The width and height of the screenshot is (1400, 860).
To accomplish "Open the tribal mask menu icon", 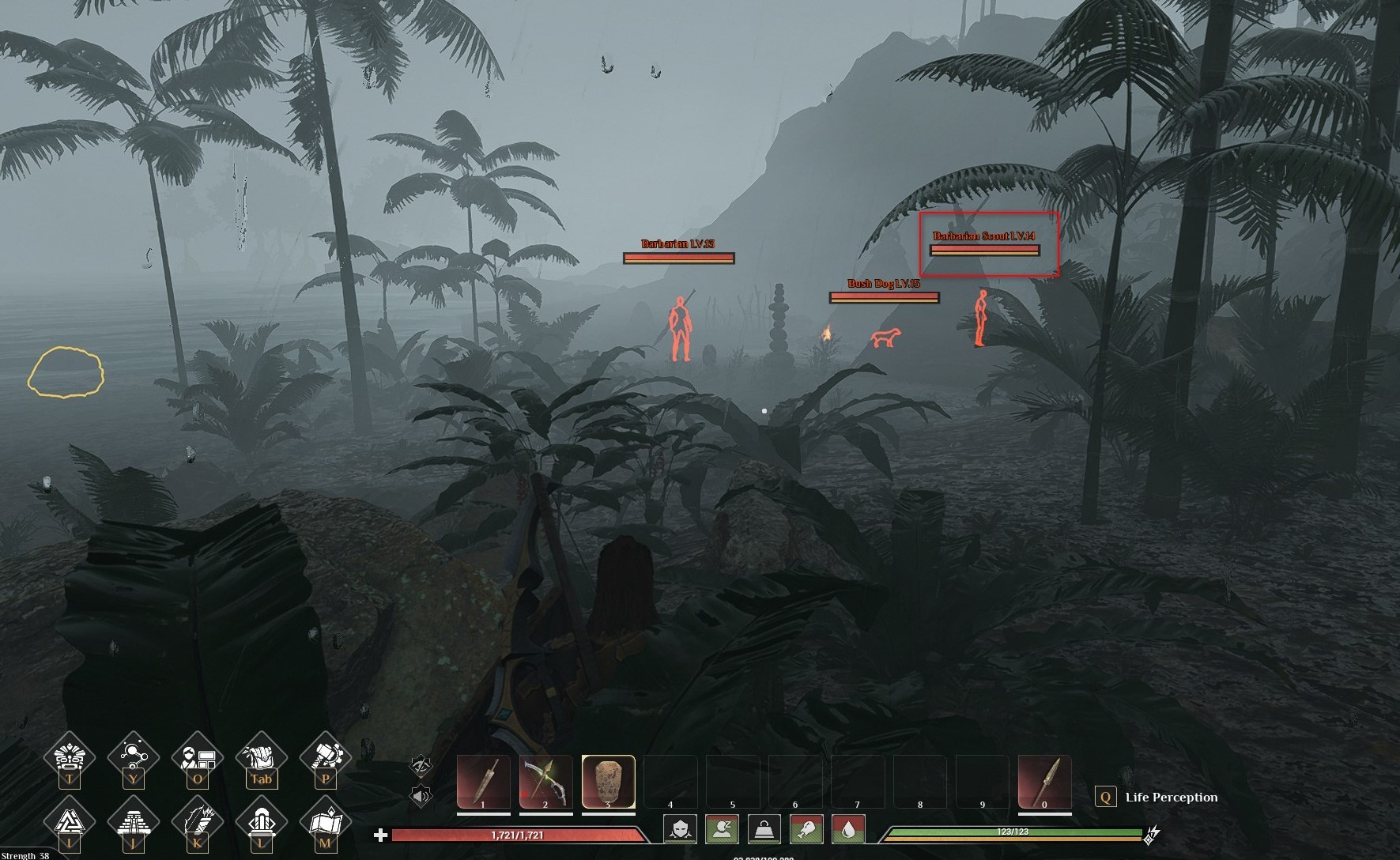I will pyautogui.click(x=70, y=757).
